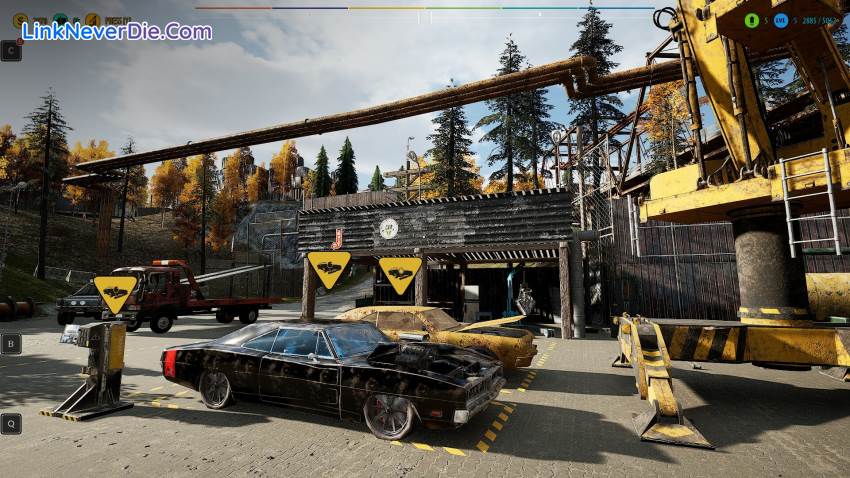Click the green circular icon beside the level badge
This screenshot has width=850, height=478.
pos(752,20)
